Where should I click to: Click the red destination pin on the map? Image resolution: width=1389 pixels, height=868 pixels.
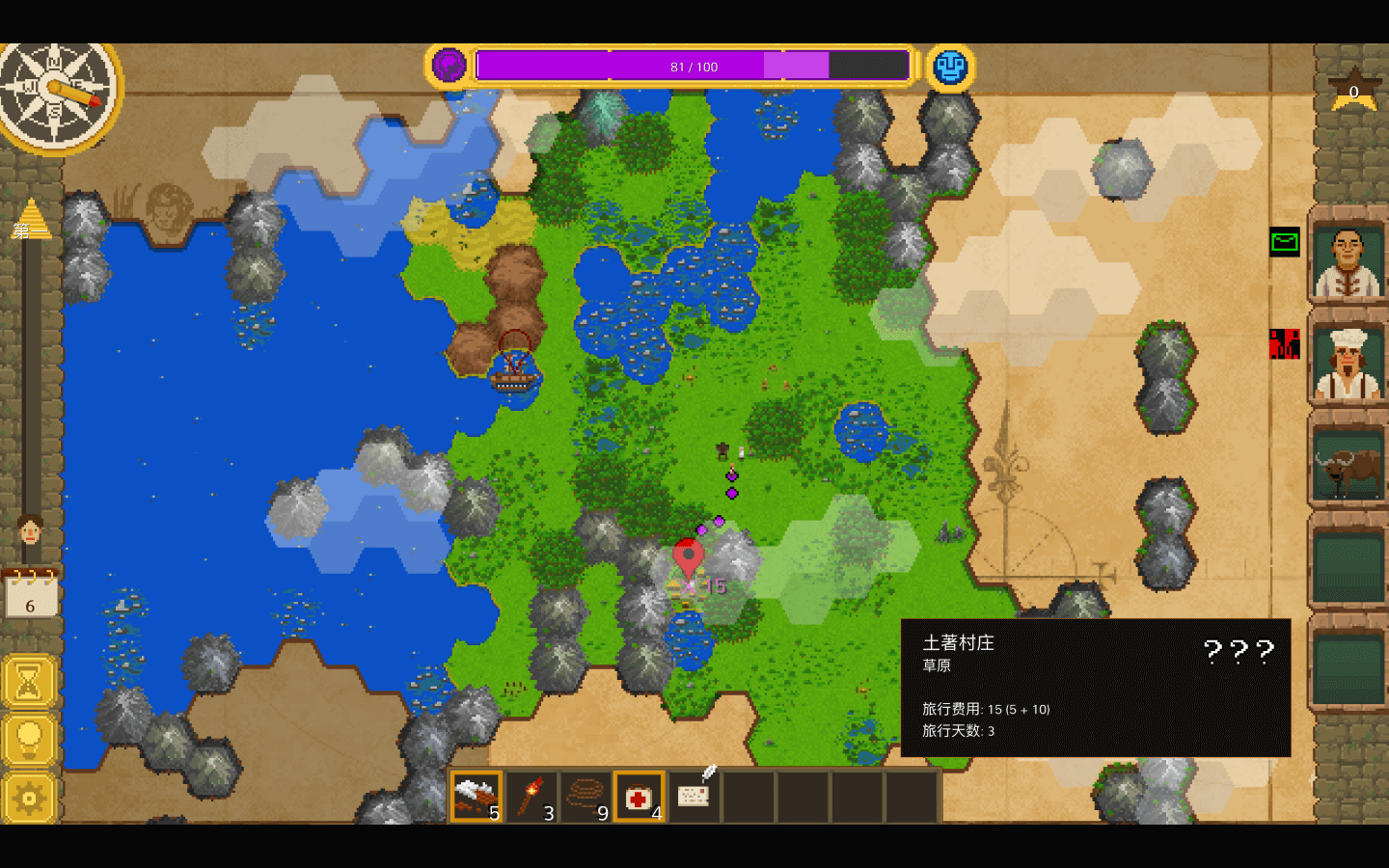688,556
